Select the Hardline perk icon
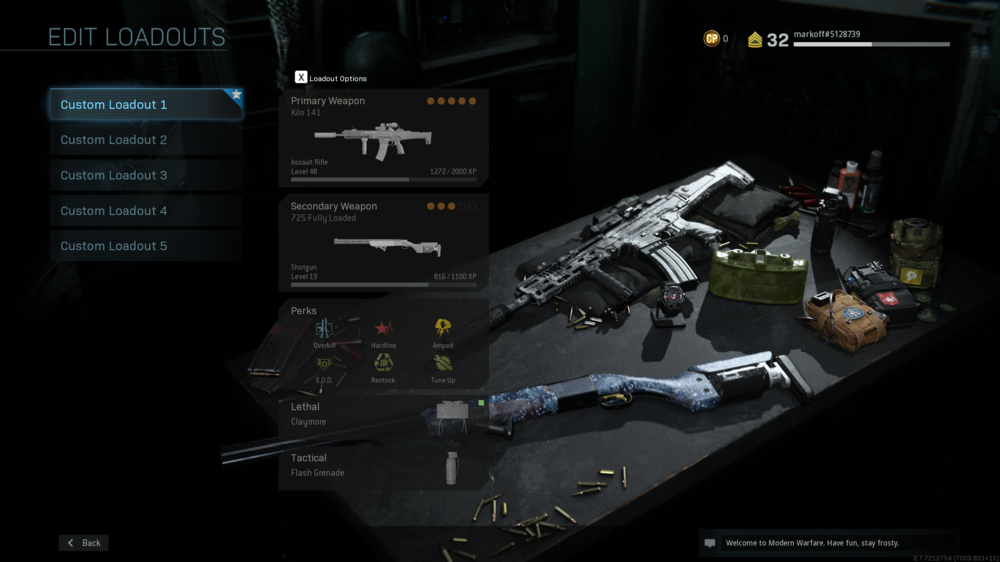This screenshot has height=562, width=1000. click(x=383, y=331)
